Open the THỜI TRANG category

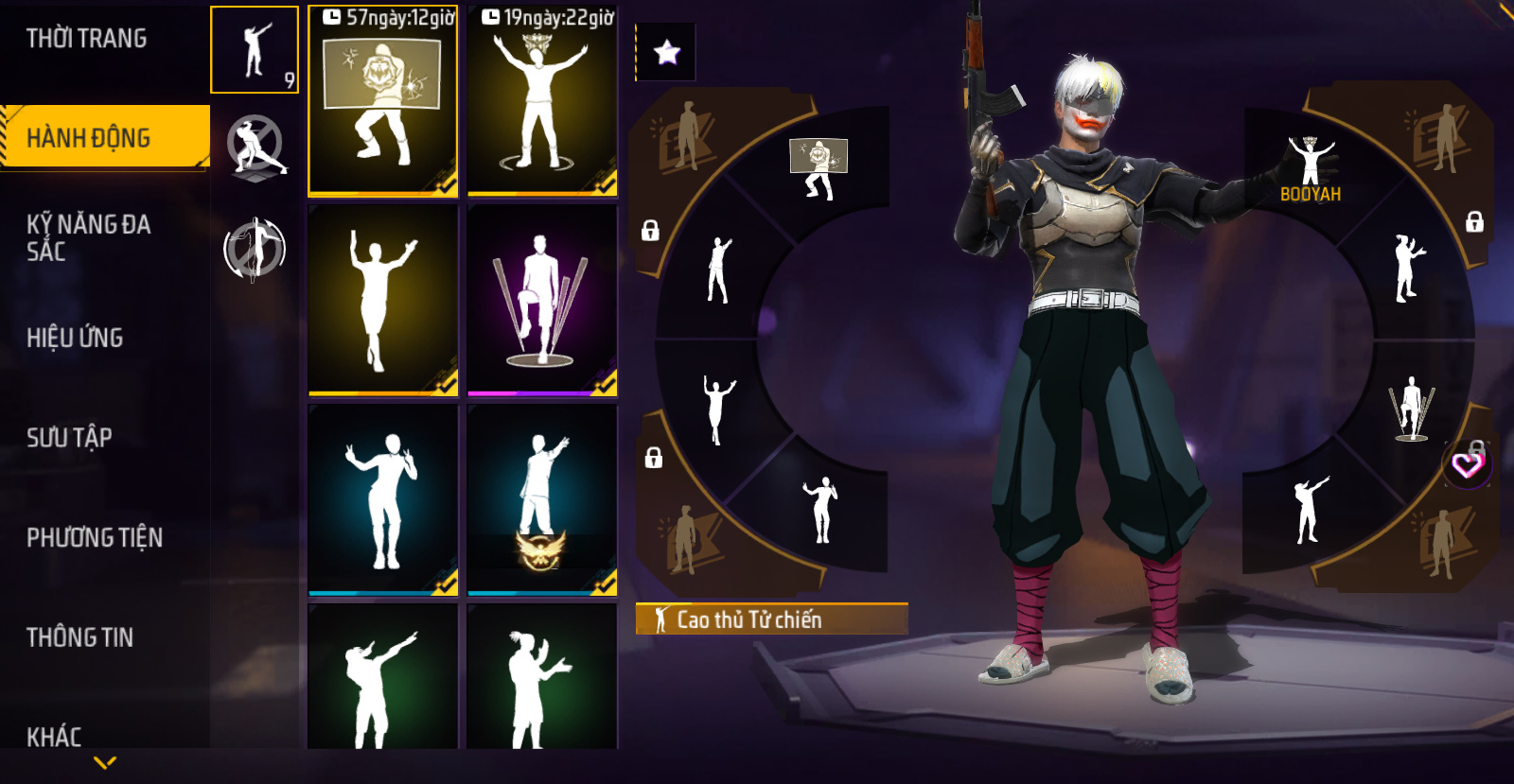point(87,39)
